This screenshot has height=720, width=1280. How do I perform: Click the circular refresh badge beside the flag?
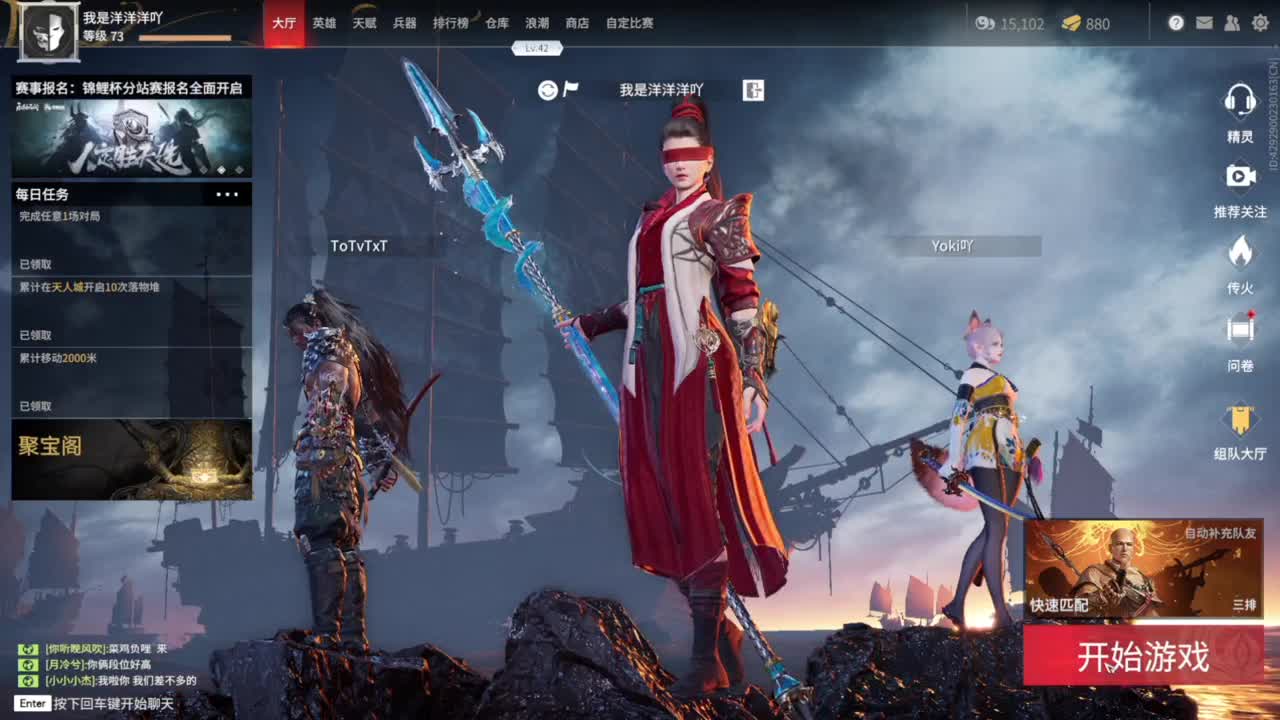(548, 90)
